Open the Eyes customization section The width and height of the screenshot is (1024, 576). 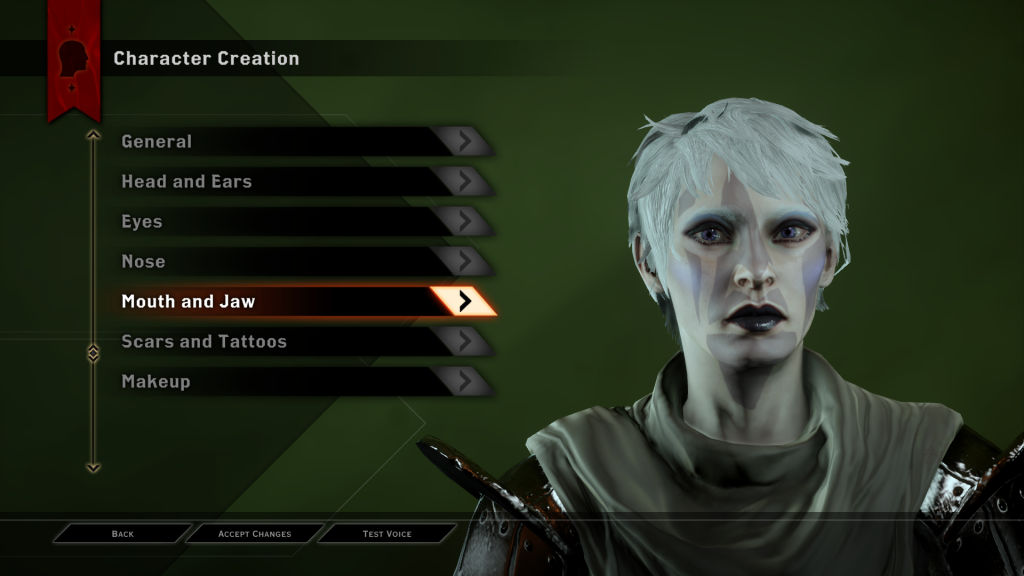tap(300, 222)
